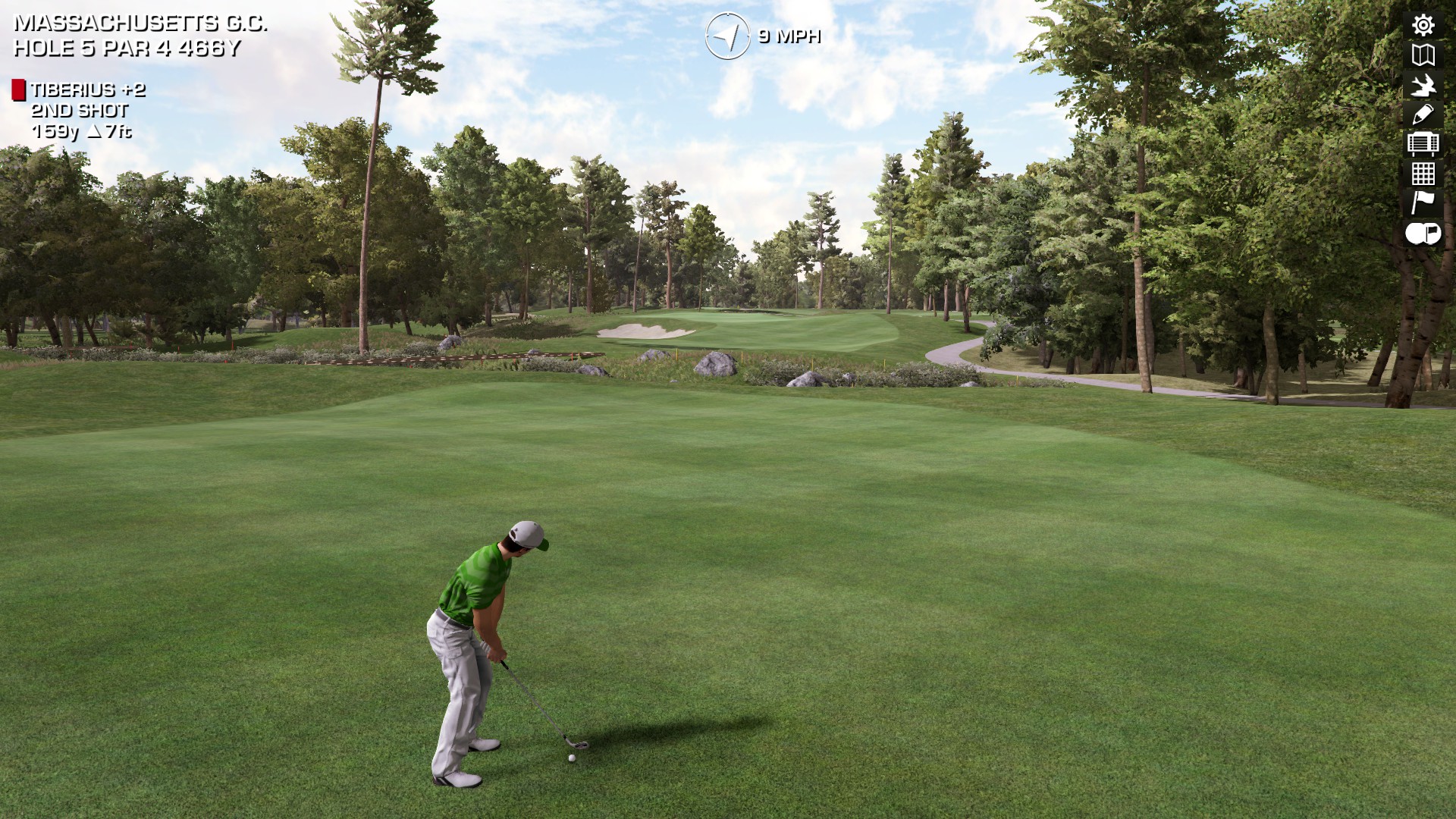This screenshot has width=1456, height=819.
Task: Click the 7ft elevation indicator
Action: tap(111, 132)
